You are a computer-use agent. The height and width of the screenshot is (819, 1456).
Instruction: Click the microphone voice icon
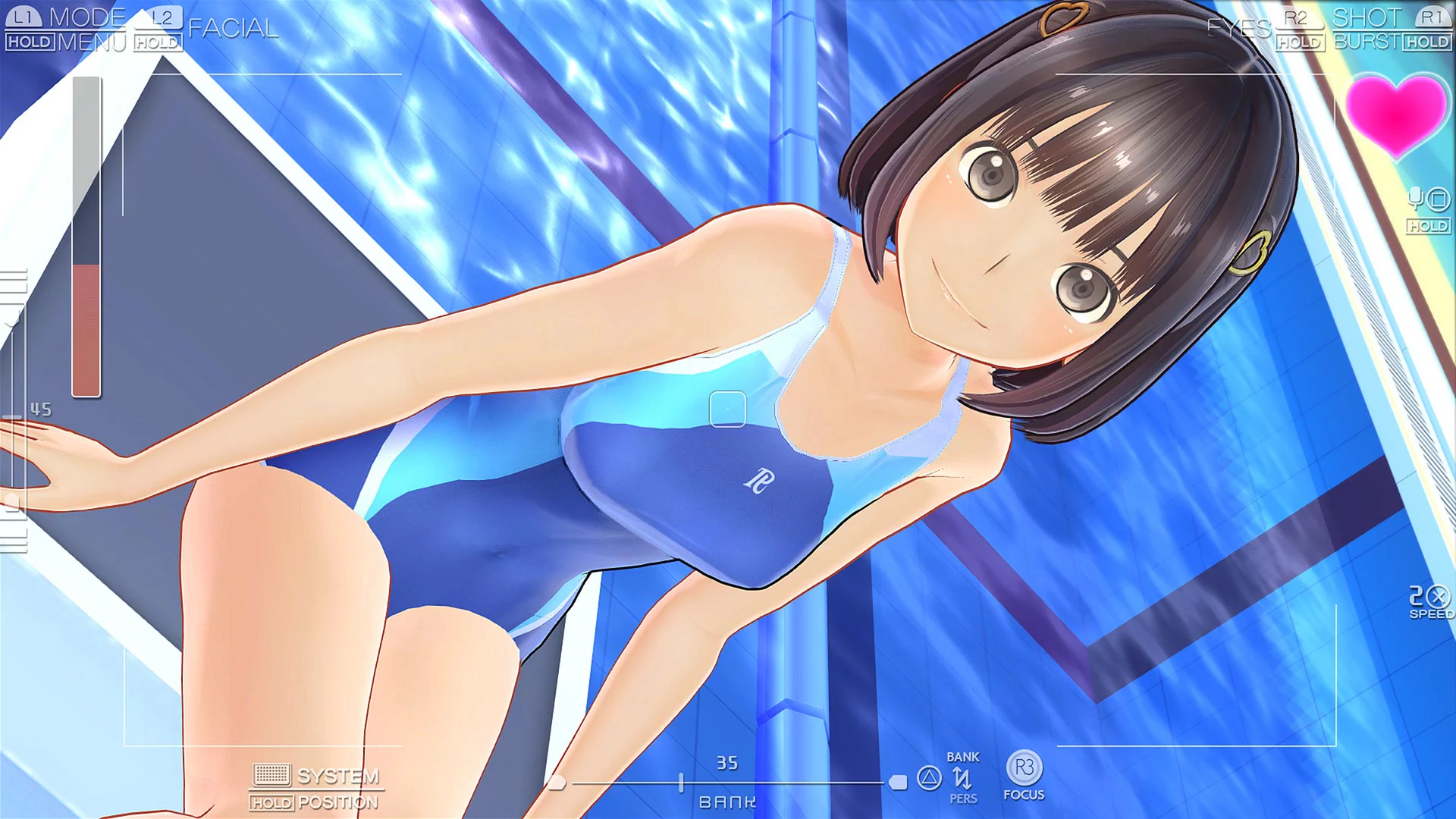(1414, 199)
